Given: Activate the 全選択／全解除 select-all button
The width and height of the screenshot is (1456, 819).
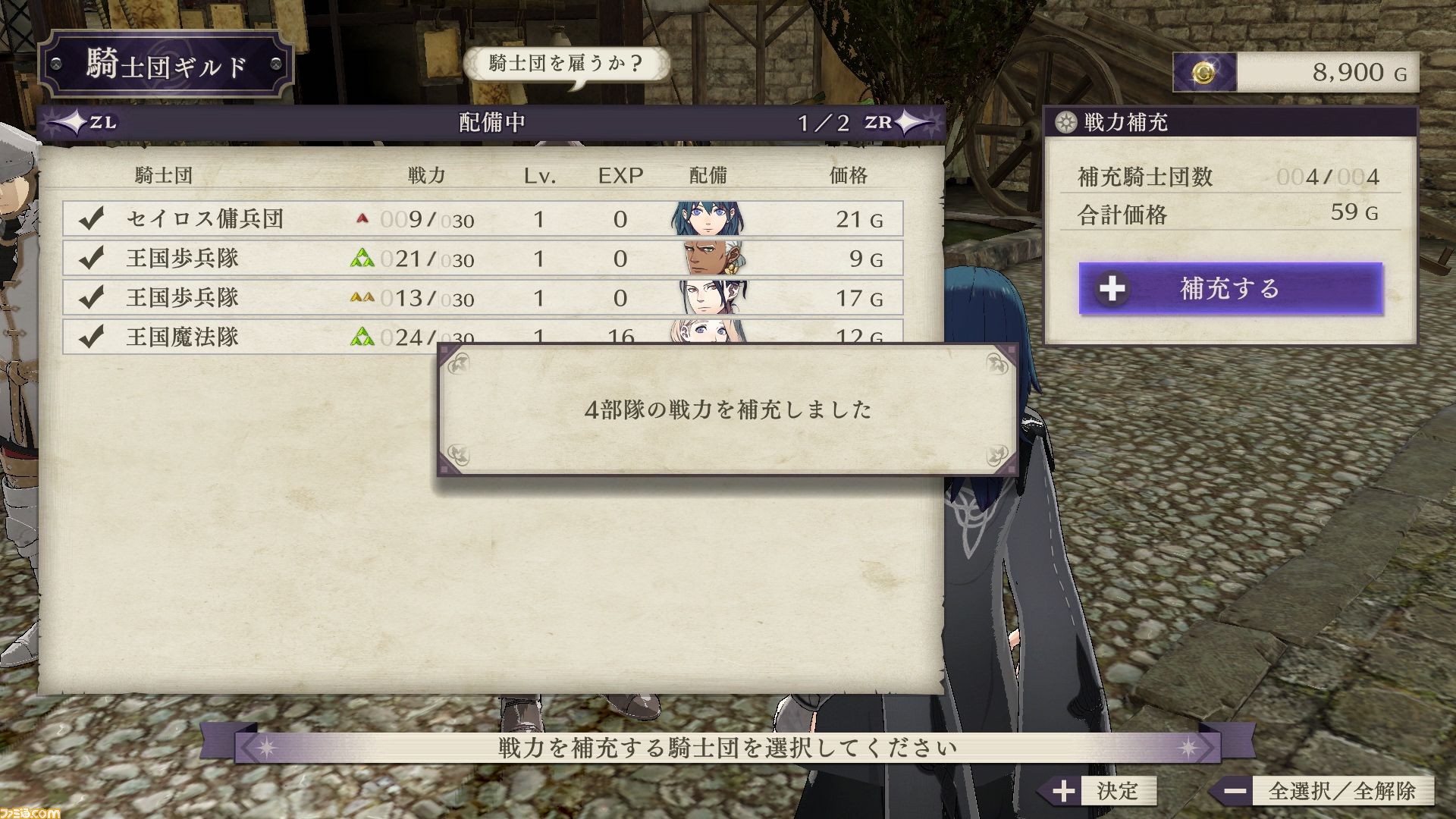Looking at the screenshot, I should pos(1322,791).
